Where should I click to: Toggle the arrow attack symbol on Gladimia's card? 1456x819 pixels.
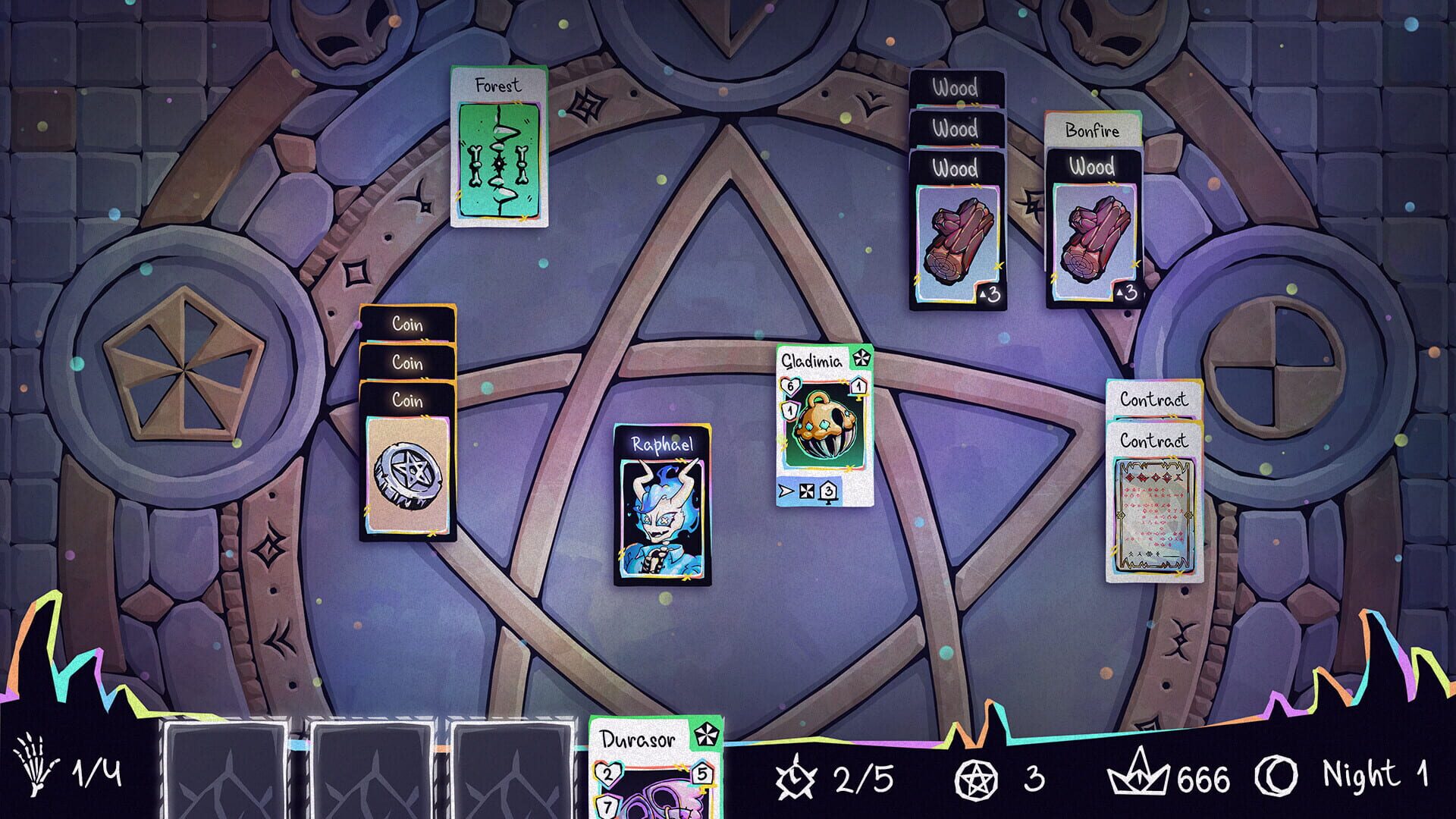click(785, 490)
